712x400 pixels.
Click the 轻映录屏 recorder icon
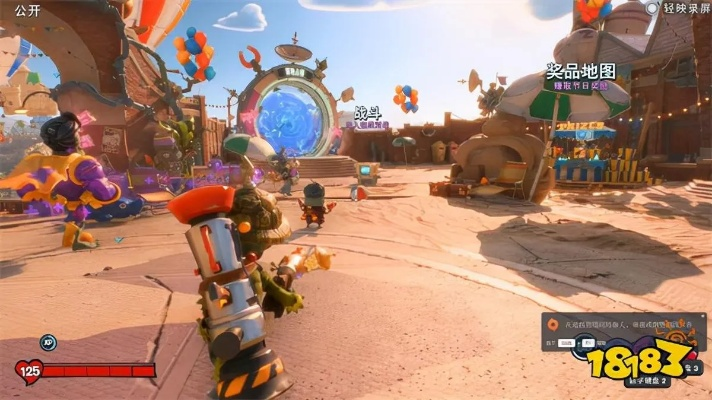point(652,8)
